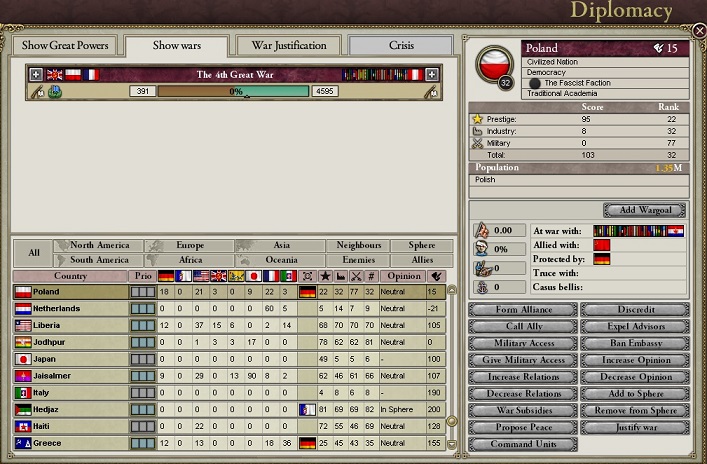Form Alliance with Poland

coord(522,310)
